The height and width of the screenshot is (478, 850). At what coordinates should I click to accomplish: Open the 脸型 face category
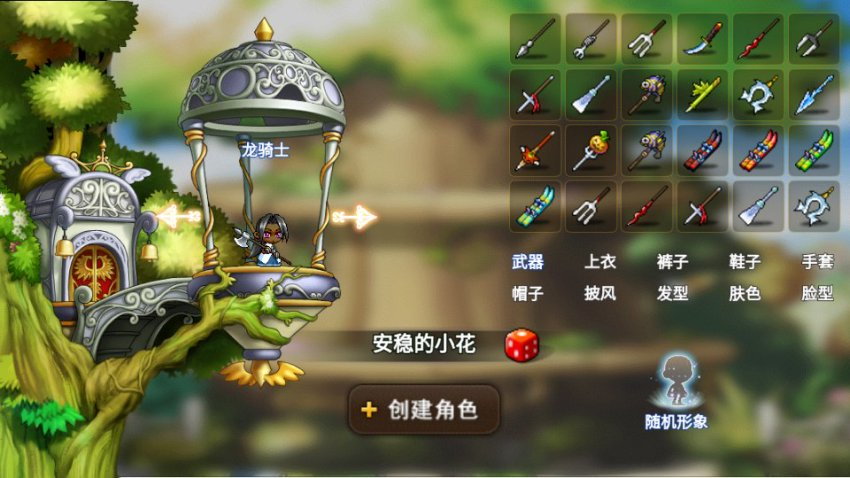click(x=817, y=294)
